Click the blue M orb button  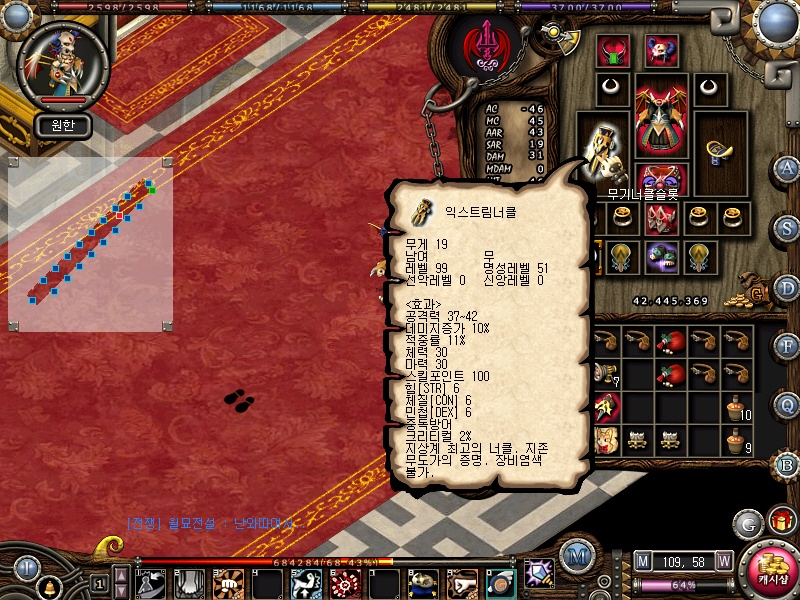(x=575, y=554)
